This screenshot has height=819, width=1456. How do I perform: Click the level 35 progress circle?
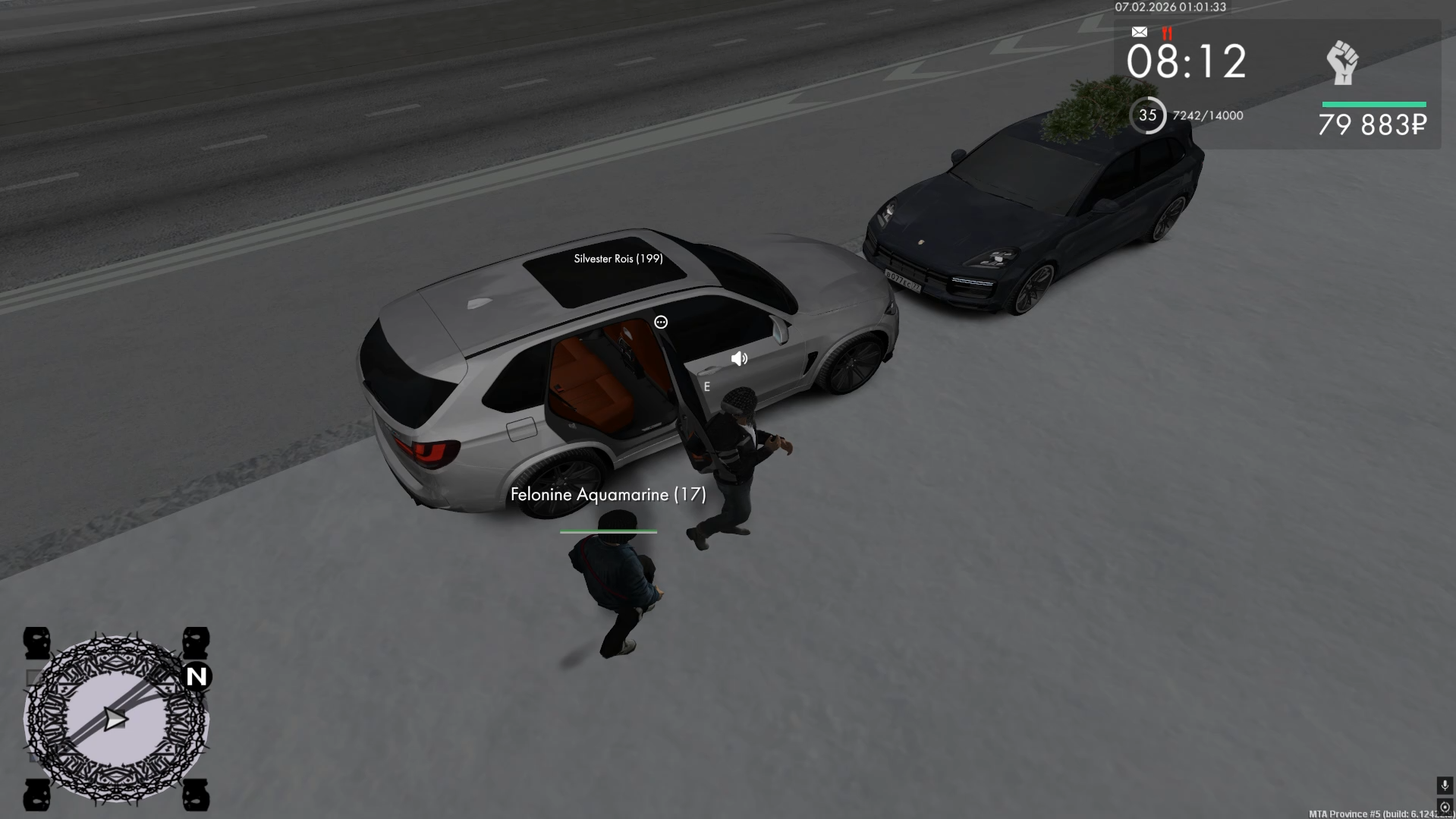pyautogui.click(x=1147, y=115)
